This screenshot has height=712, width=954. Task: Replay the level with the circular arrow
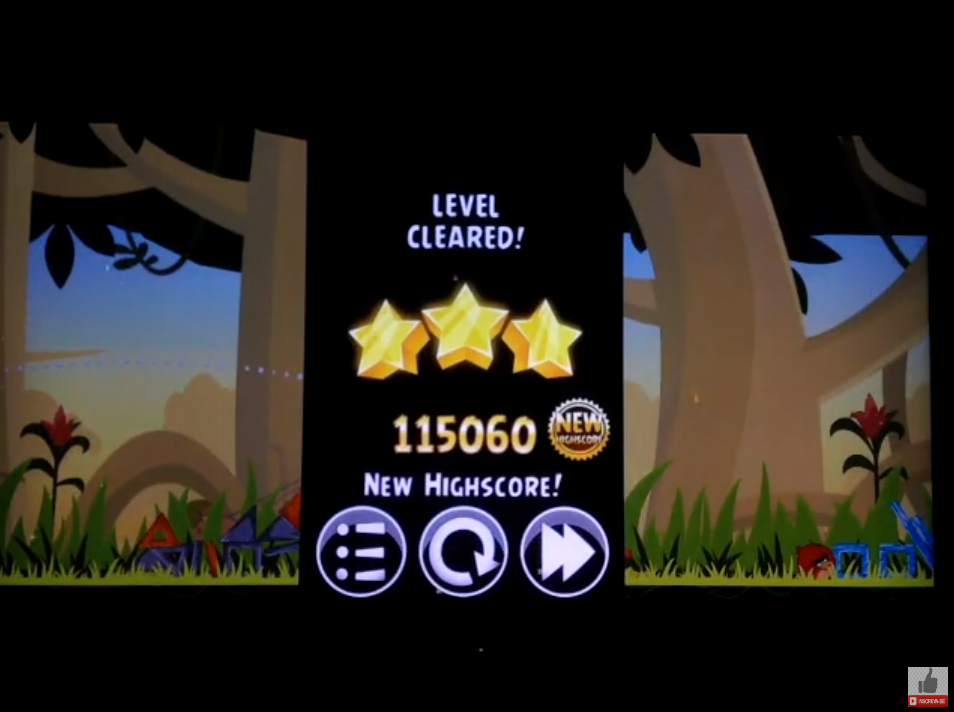click(x=463, y=552)
